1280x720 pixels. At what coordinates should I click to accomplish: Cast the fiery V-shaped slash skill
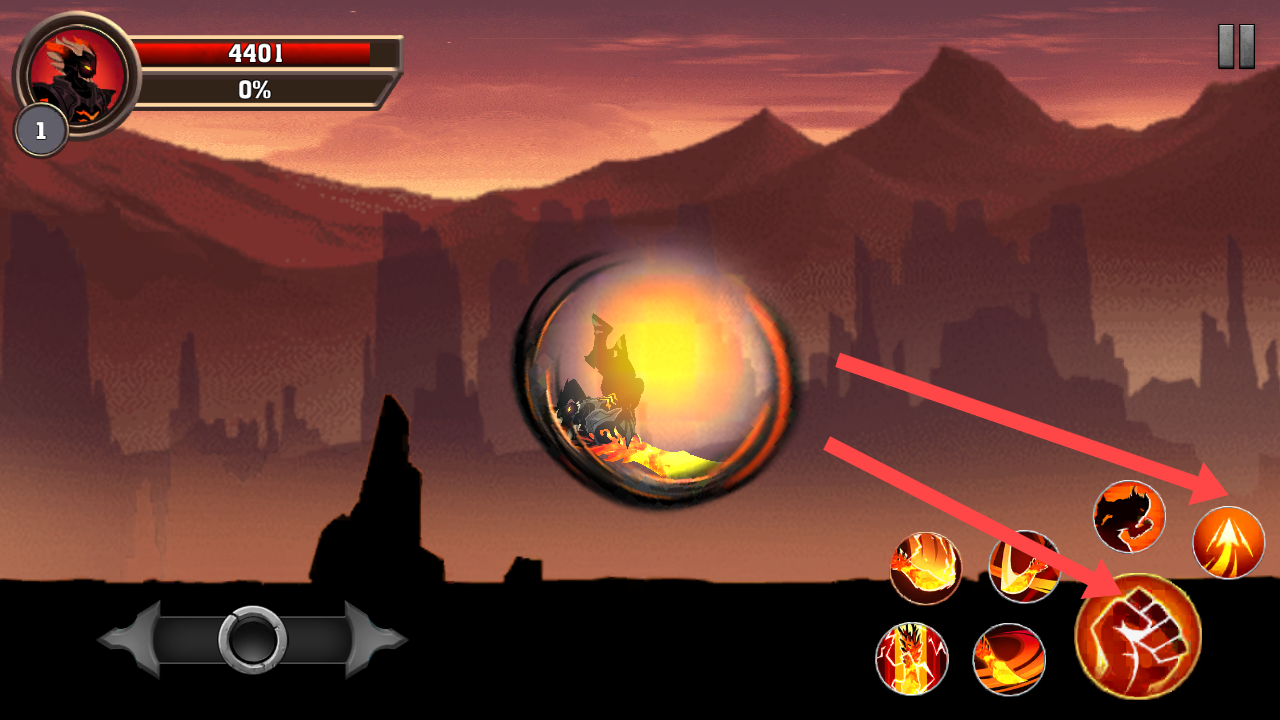click(x=1024, y=567)
